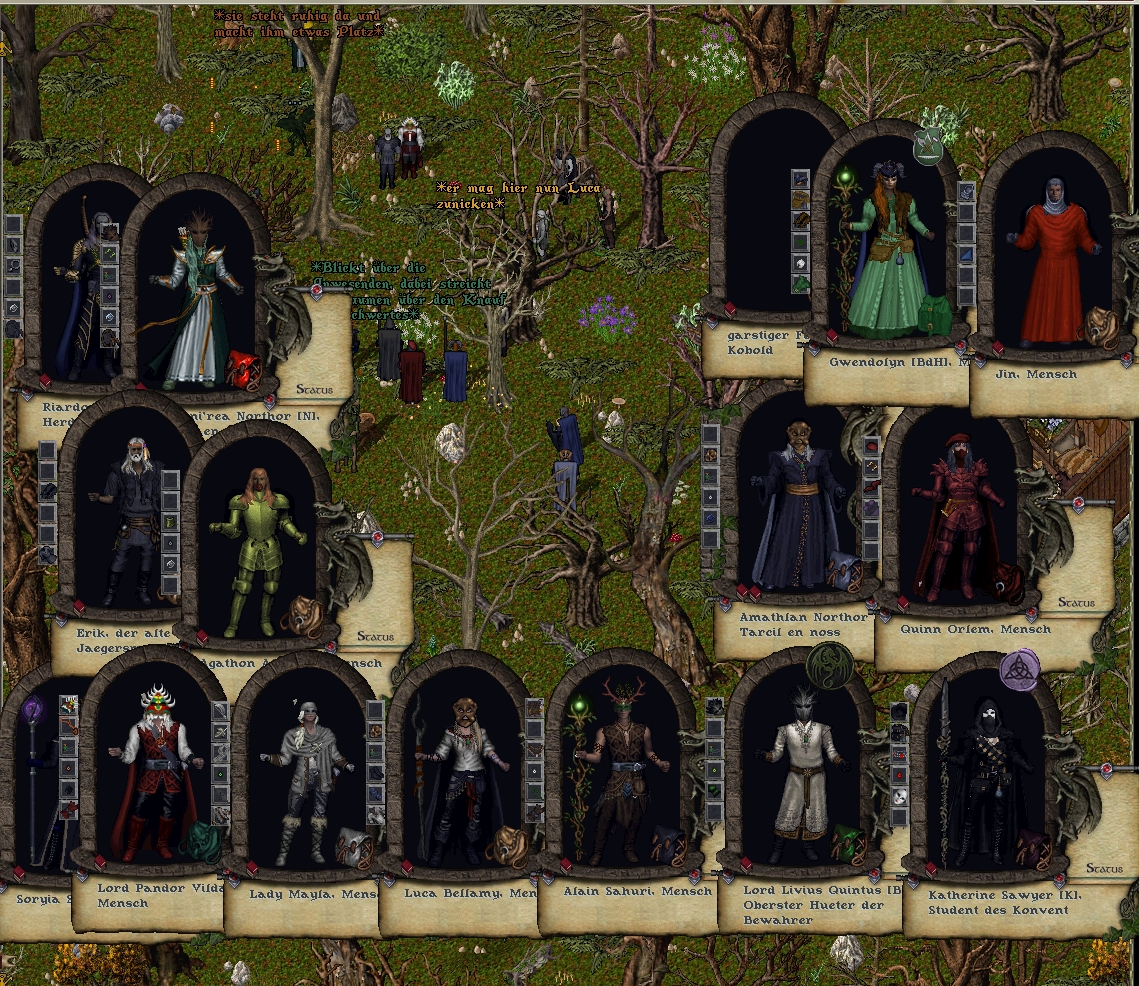Image resolution: width=1139 pixels, height=986 pixels.
Task: Select the green dragon emblem above Lord Livius
Action: 829,664
